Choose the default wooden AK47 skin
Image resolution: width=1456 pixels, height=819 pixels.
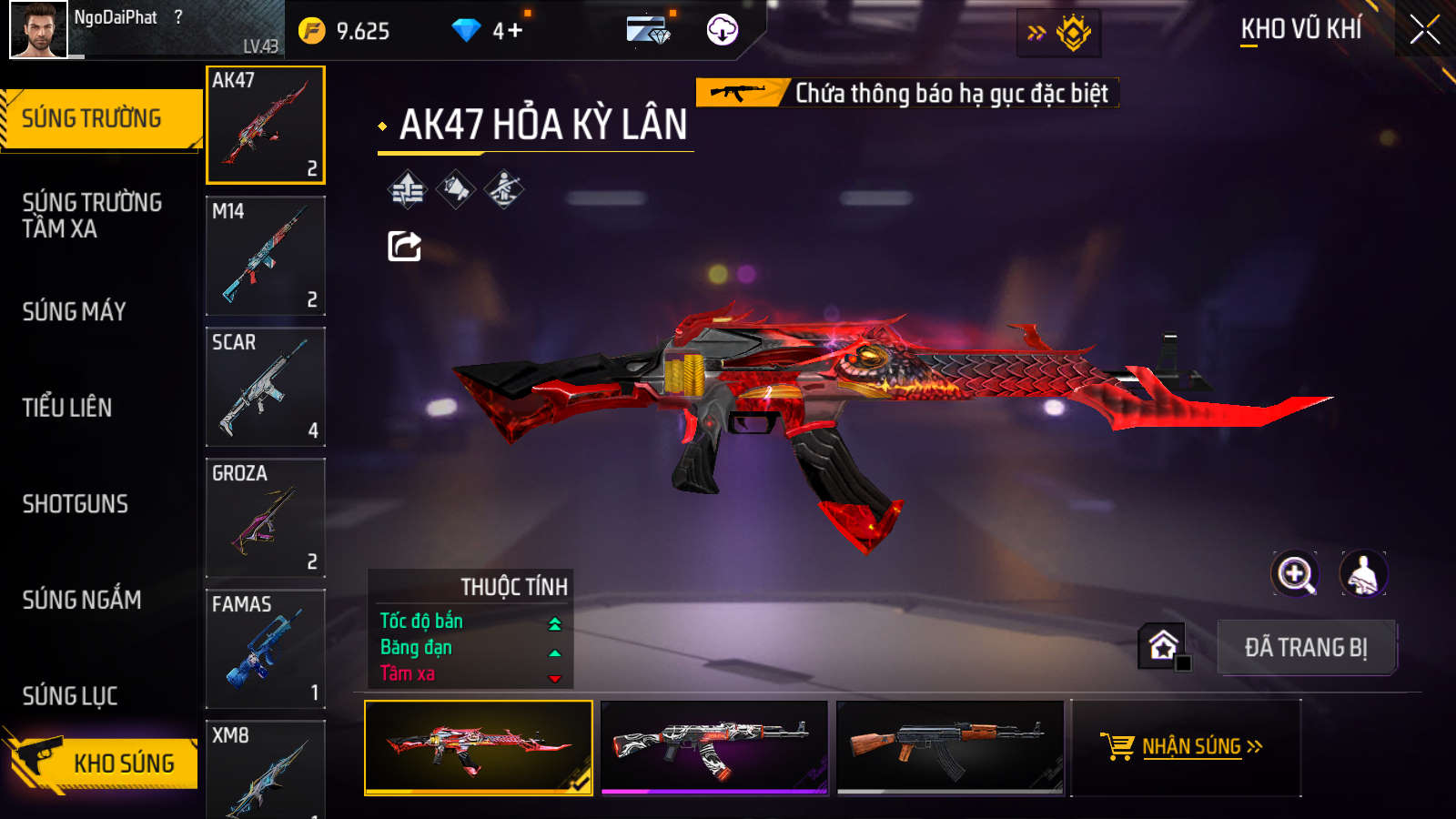(950, 747)
